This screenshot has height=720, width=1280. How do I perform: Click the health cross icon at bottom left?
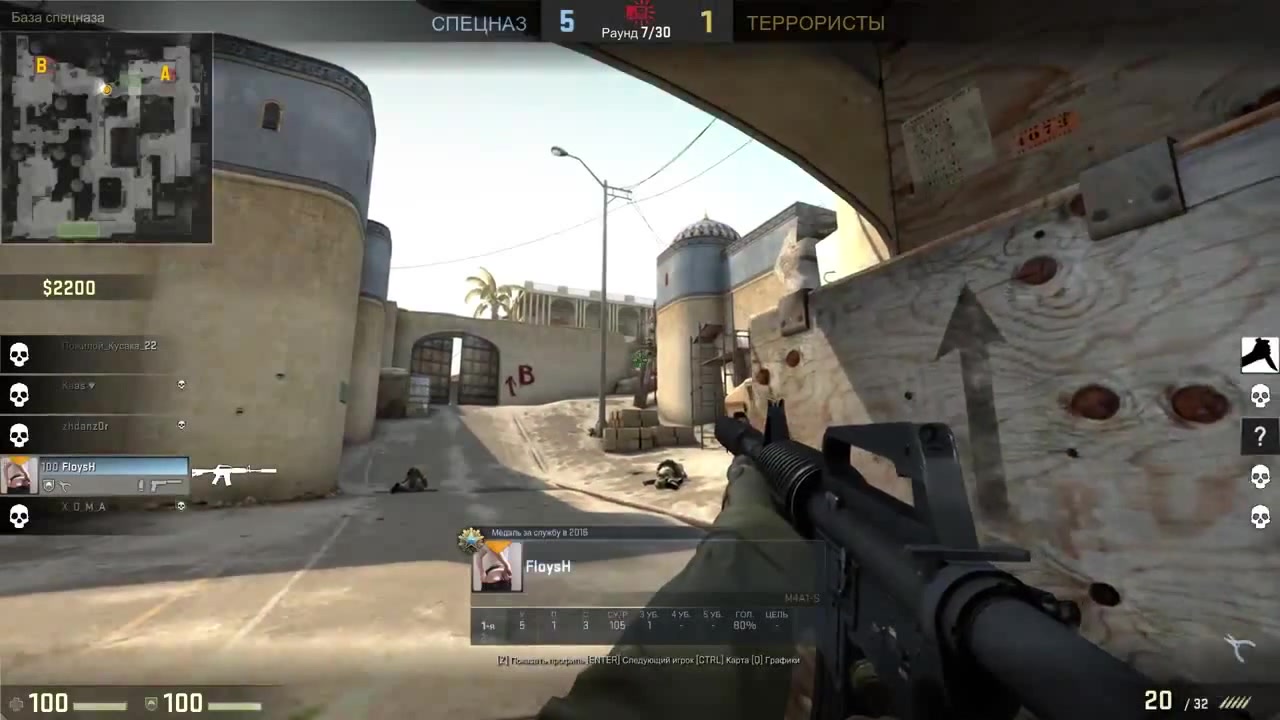pyautogui.click(x=18, y=703)
